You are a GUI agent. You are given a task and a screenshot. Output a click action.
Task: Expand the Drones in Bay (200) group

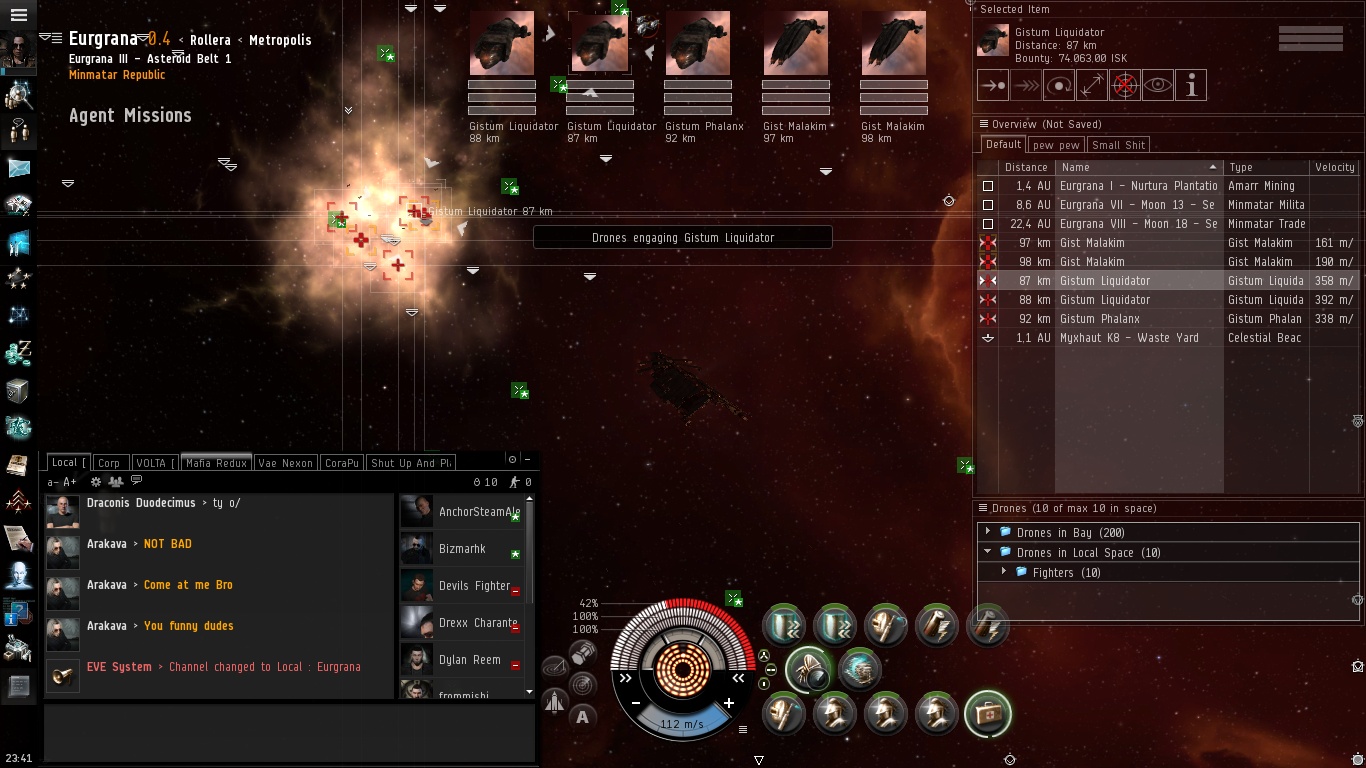click(988, 532)
